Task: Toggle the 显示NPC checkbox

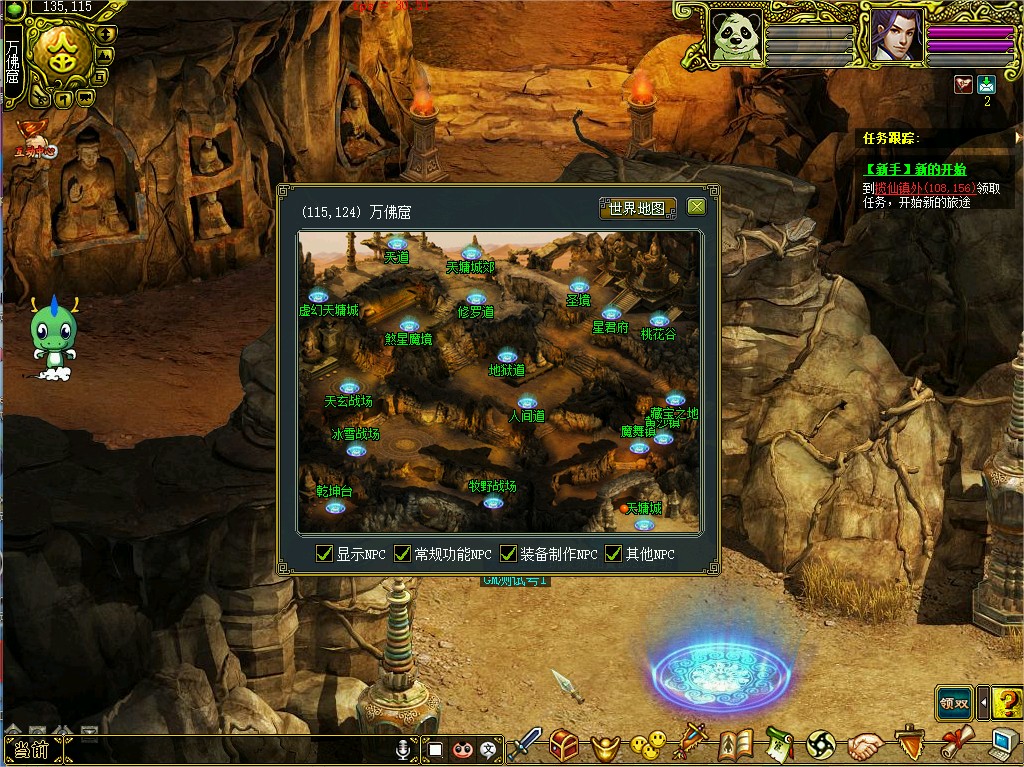Action: [324, 554]
